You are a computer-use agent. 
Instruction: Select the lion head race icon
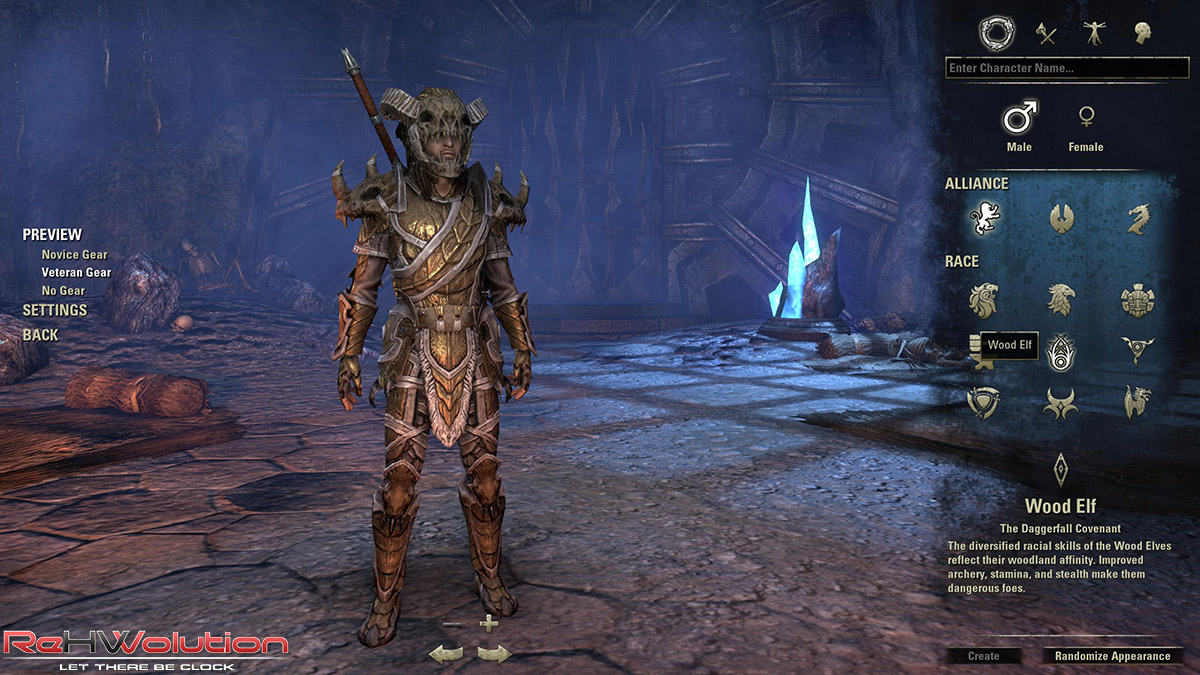tap(984, 299)
